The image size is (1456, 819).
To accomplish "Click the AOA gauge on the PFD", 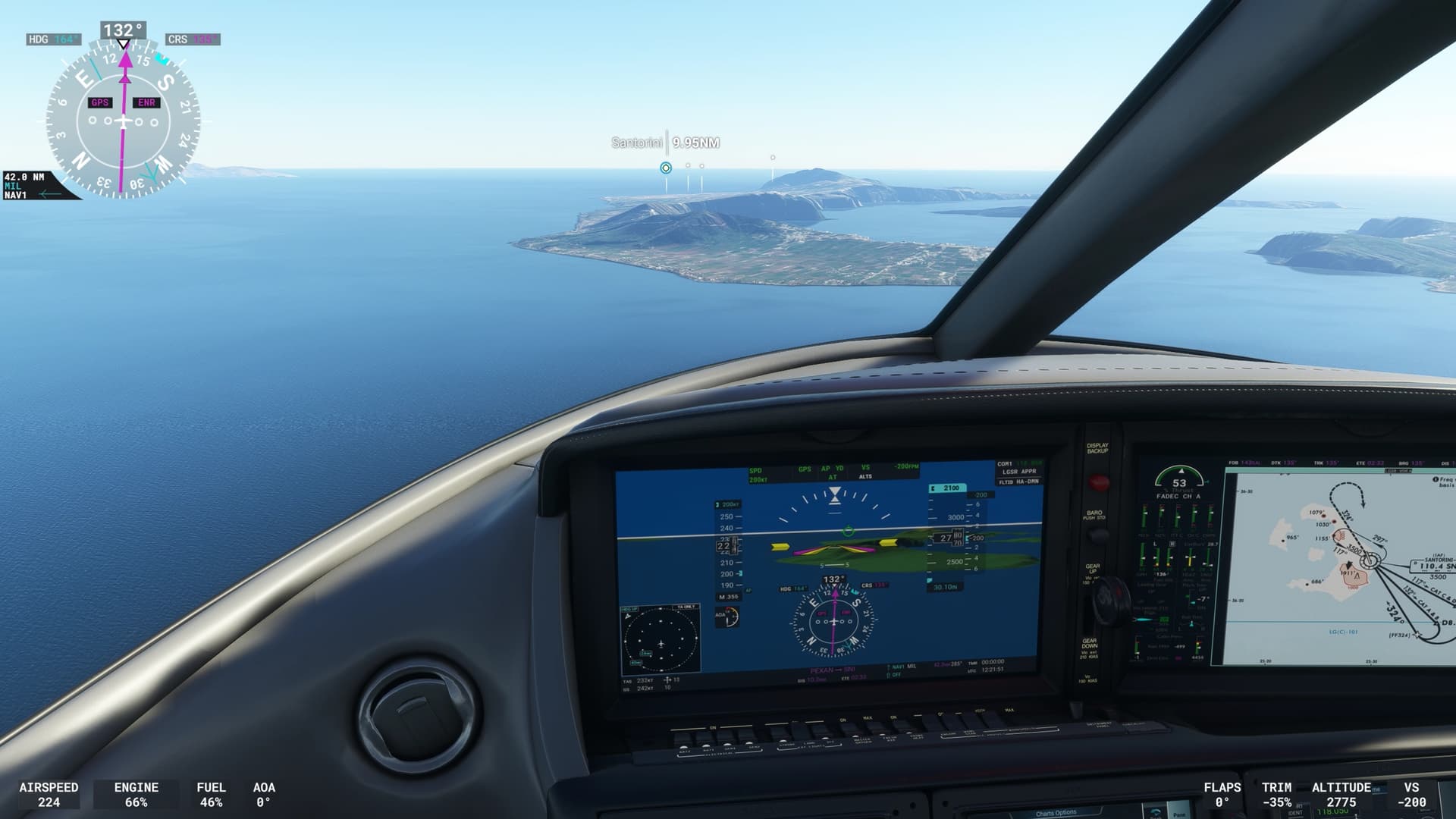I will 729,617.
